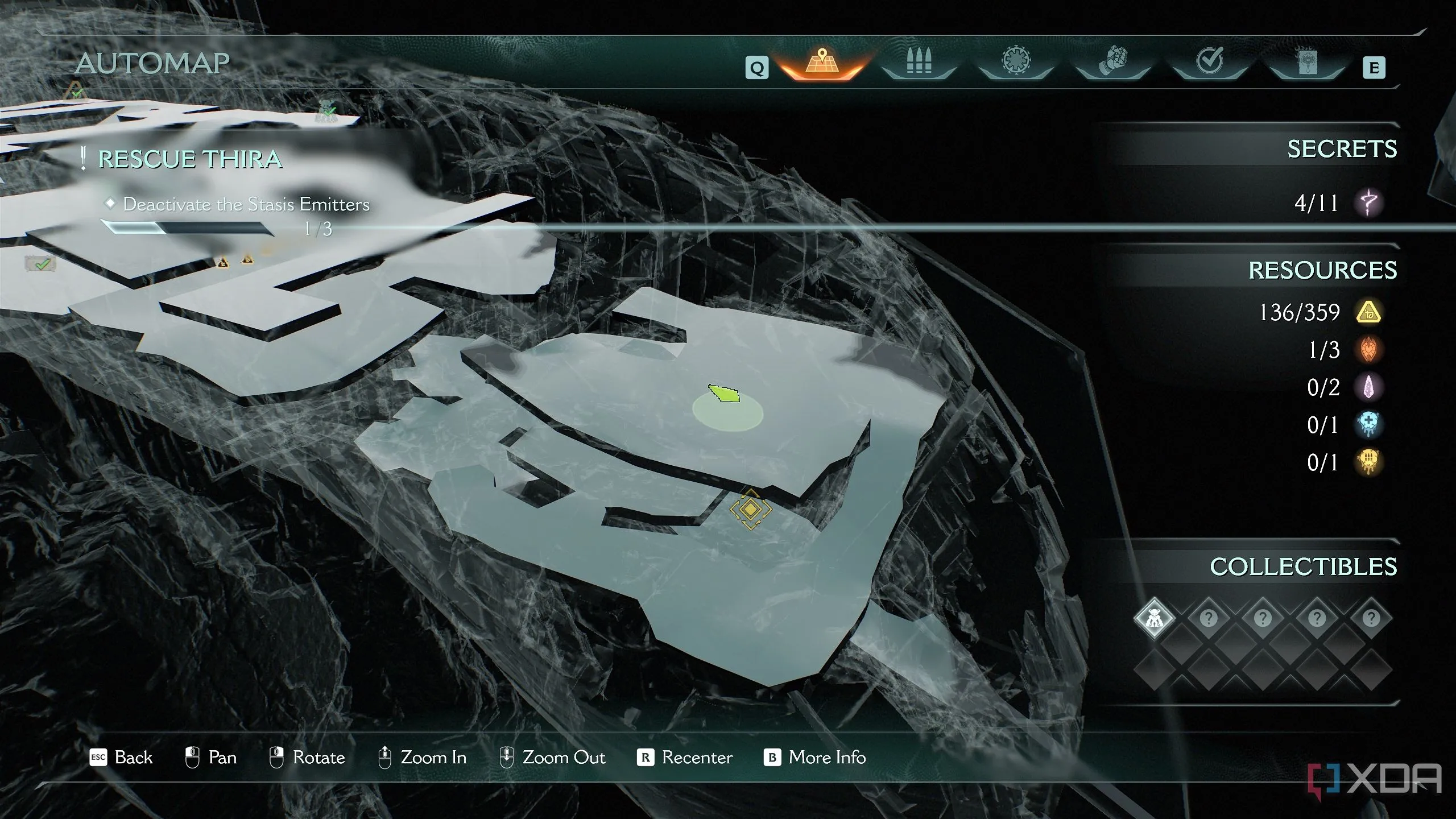1456x819 pixels.
Task: Switch to the gauntlet fist tab
Action: (1113, 61)
